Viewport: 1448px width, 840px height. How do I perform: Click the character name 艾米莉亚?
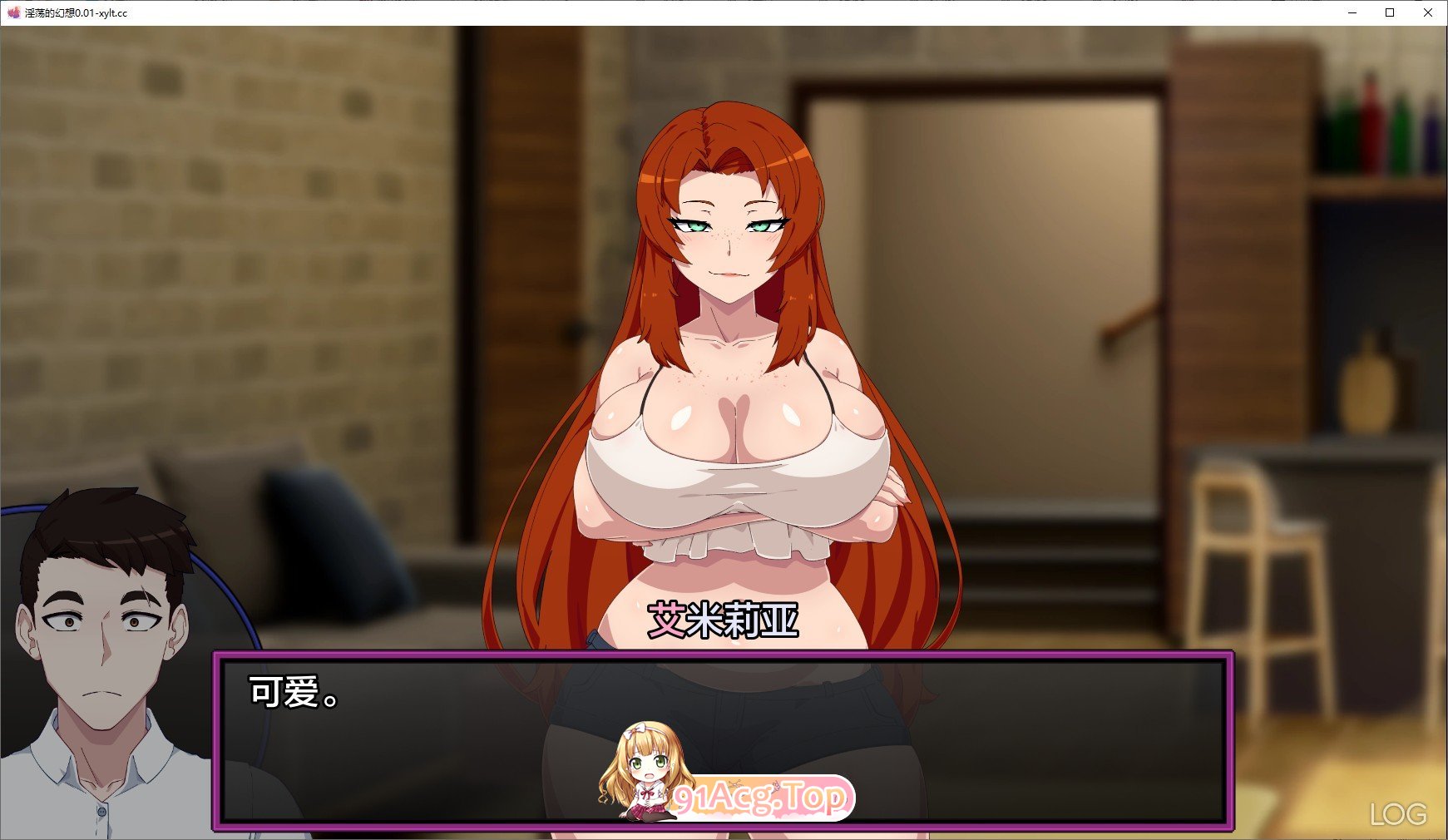coord(723,617)
